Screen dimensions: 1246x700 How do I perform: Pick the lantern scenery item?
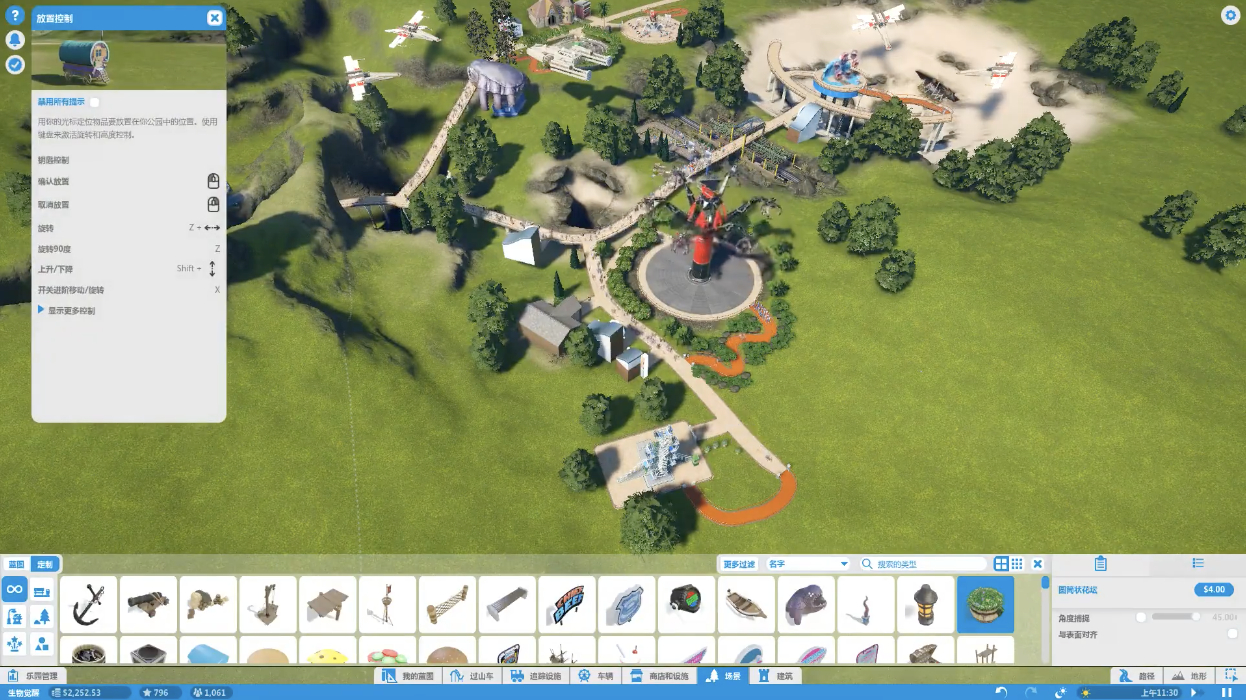(925, 604)
